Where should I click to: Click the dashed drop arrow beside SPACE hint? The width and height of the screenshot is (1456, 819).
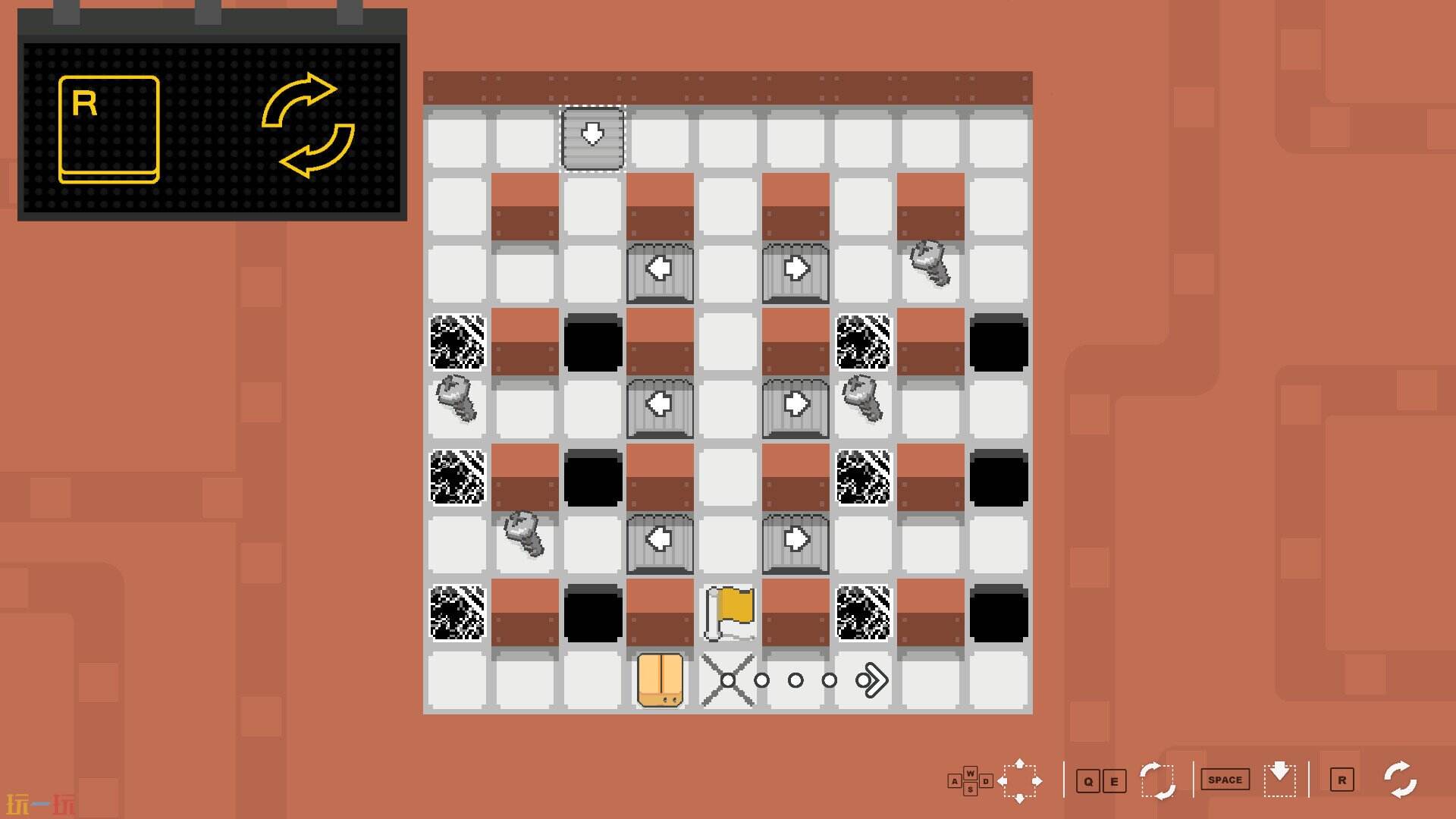(x=1280, y=779)
